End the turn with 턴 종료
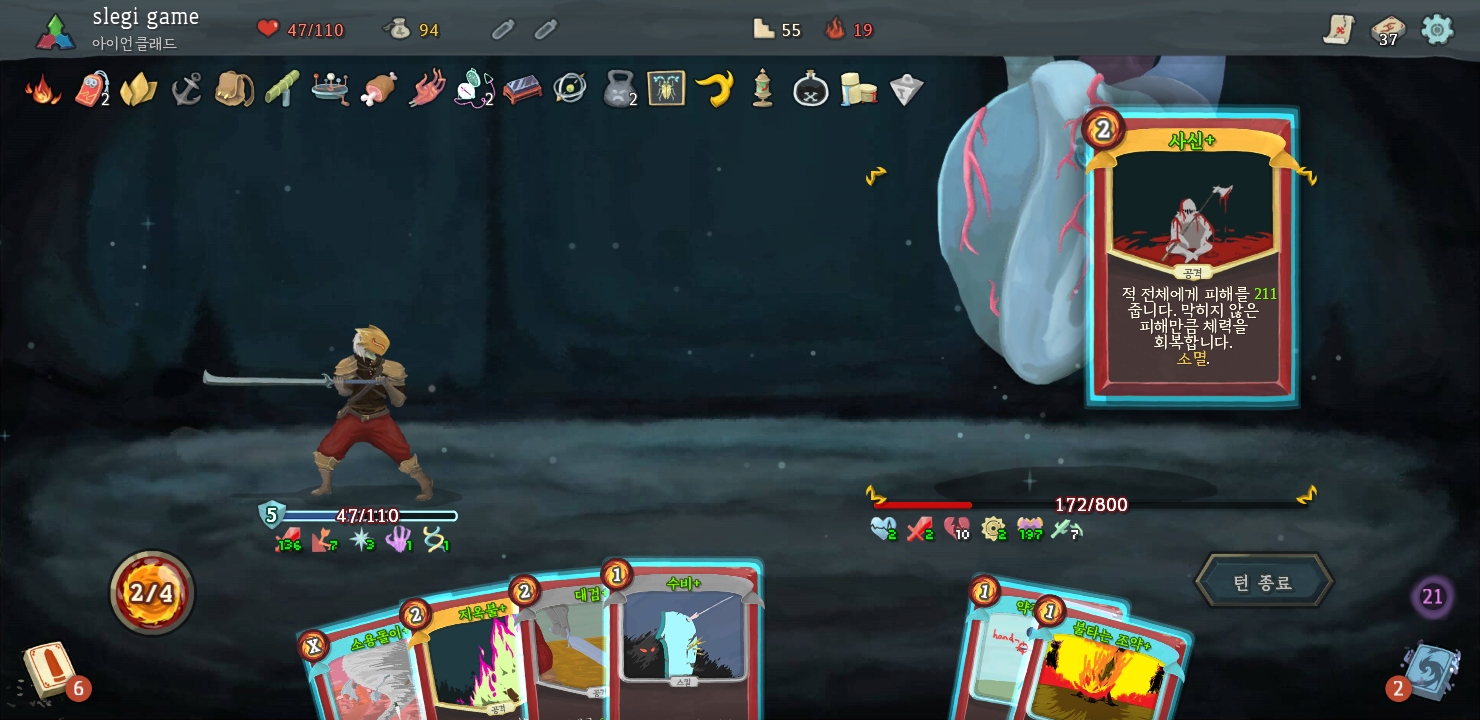The image size is (1480, 720). pos(1263,582)
